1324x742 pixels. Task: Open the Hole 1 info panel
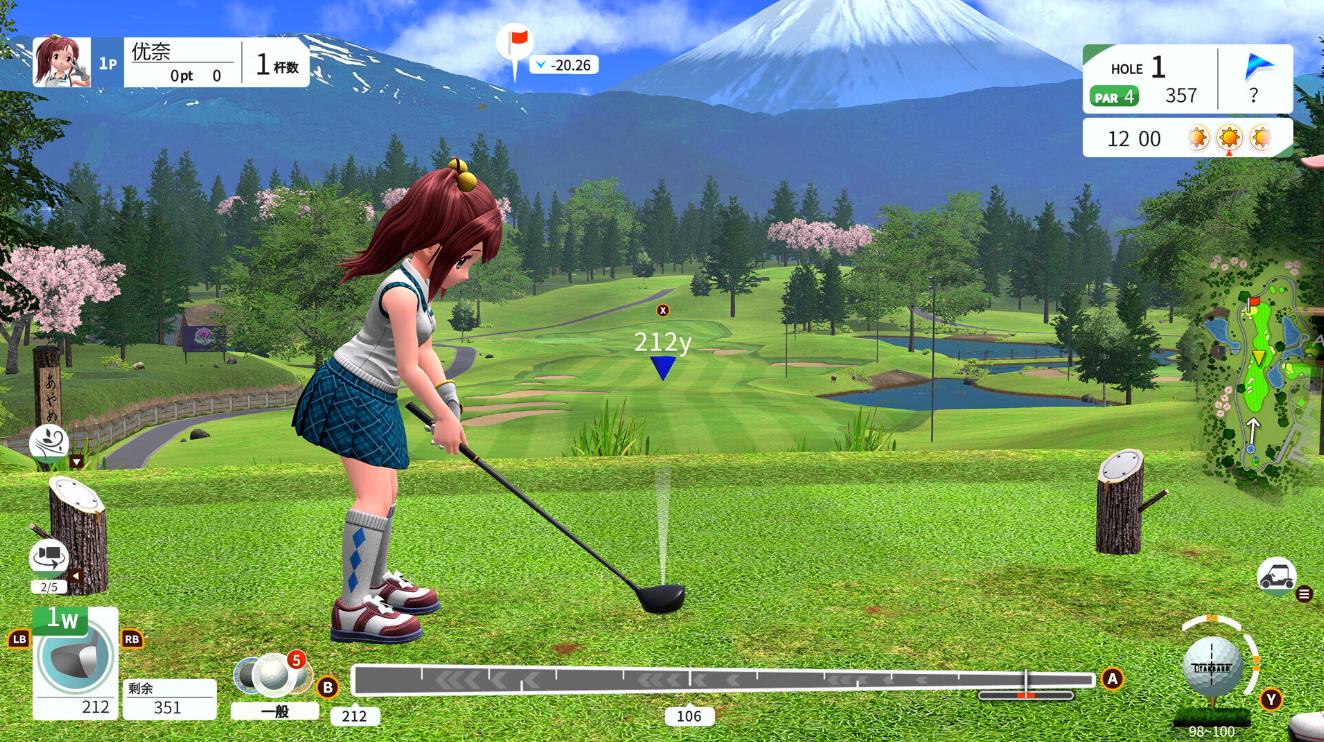(x=1150, y=80)
